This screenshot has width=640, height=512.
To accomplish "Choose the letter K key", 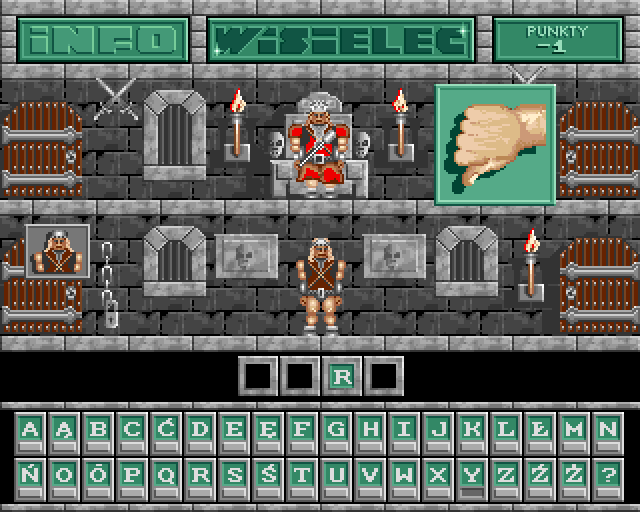I will pos(471,430).
